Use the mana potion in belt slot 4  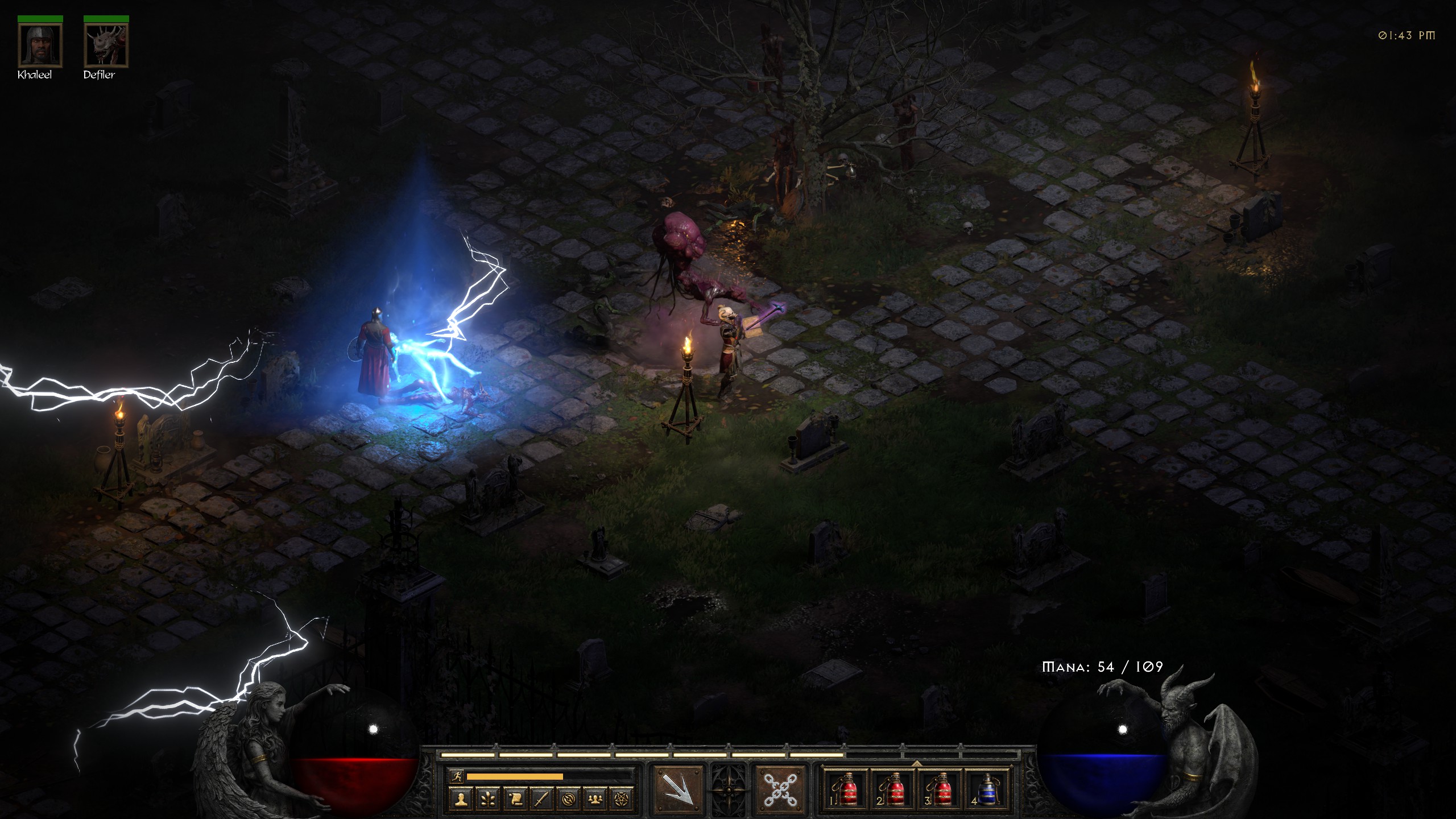(x=988, y=789)
